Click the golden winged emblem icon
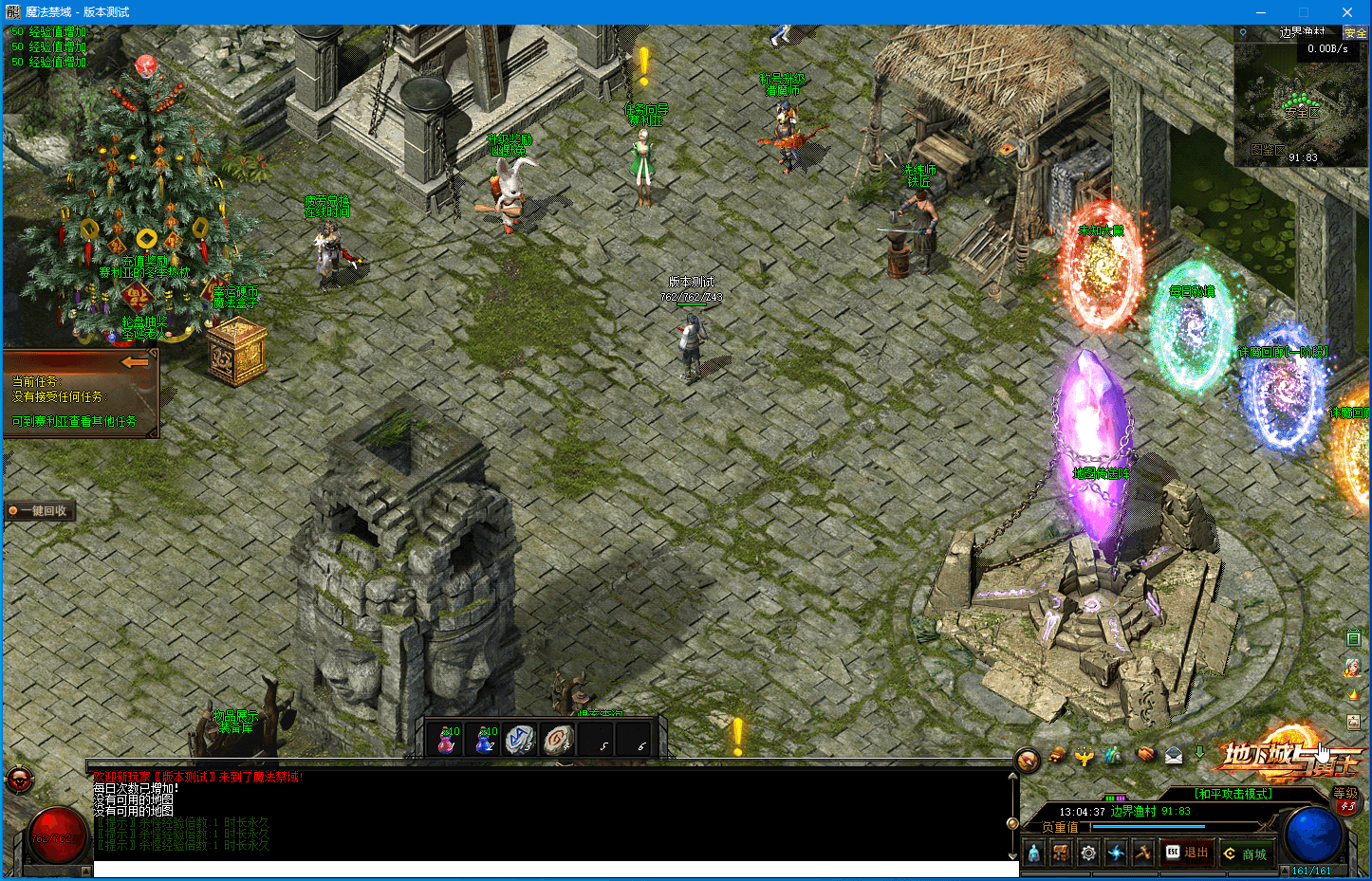The height and width of the screenshot is (881, 1372). [x=1085, y=757]
